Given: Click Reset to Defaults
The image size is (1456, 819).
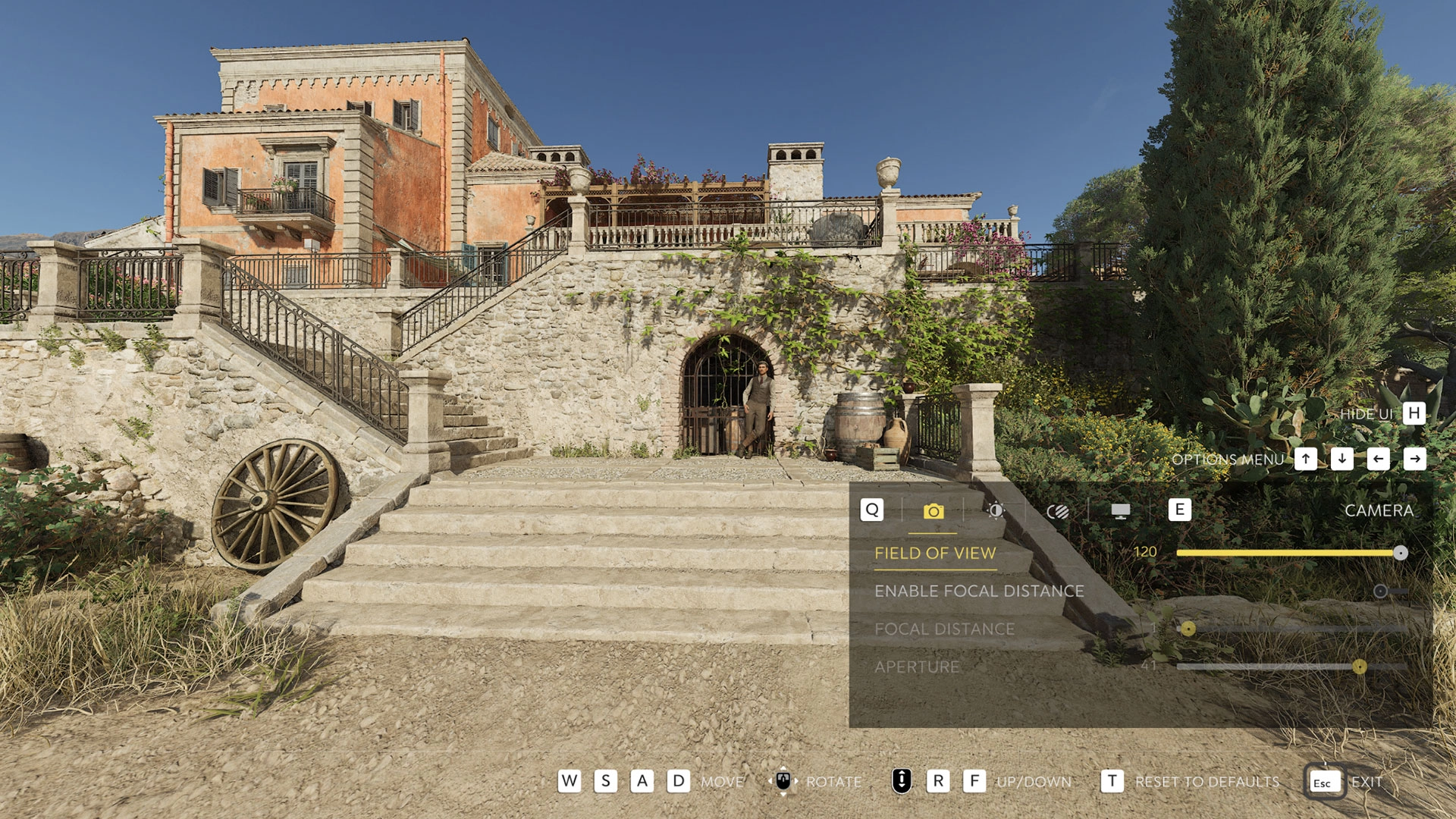Looking at the screenshot, I should pyautogui.click(x=1207, y=781).
